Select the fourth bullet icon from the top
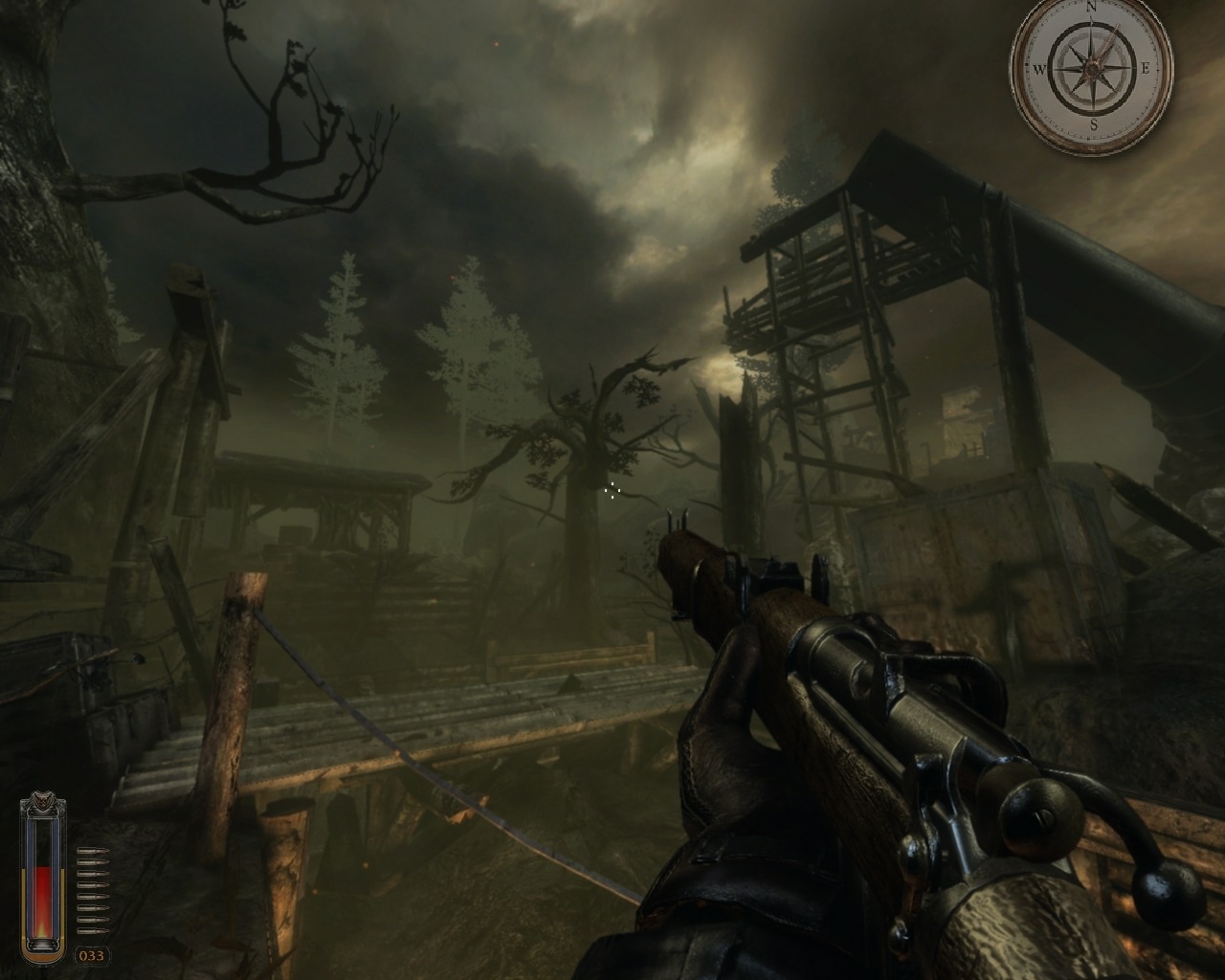This screenshot has width=1225, height=980. pyautogui.click(x=92, y=884)
